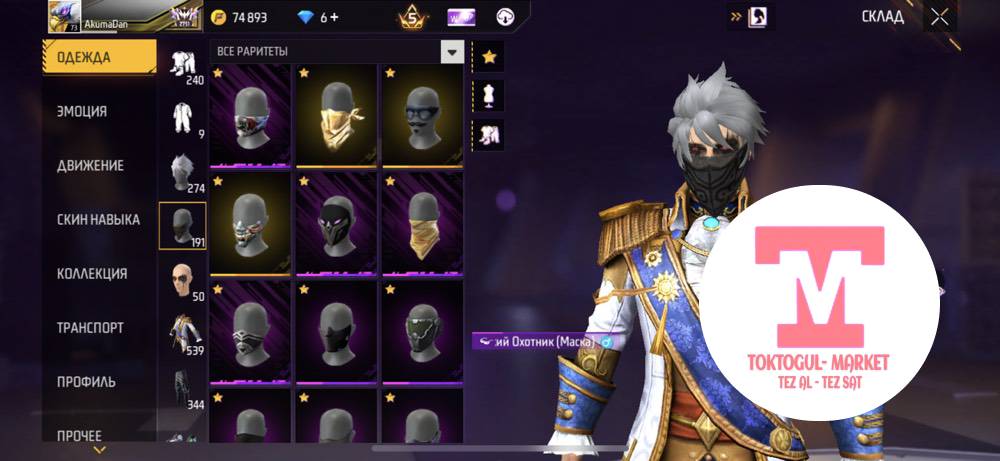This screenshot has width=1000, height=461.
Task: Switch to the bald head subcategory (50)
Action: click(182, 280)
